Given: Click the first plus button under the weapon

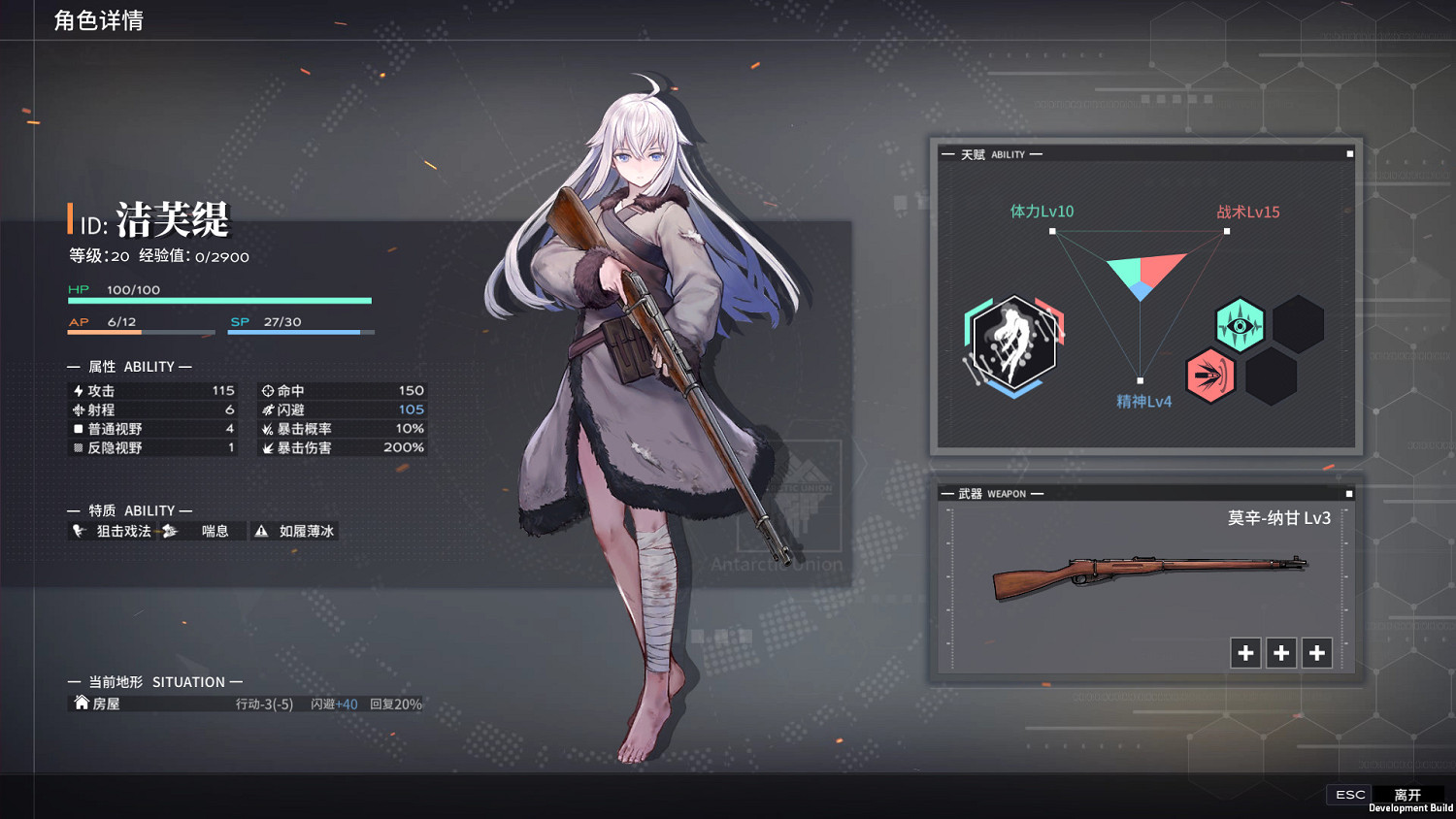Looking at the screenshot, I should coord(1245,653).
